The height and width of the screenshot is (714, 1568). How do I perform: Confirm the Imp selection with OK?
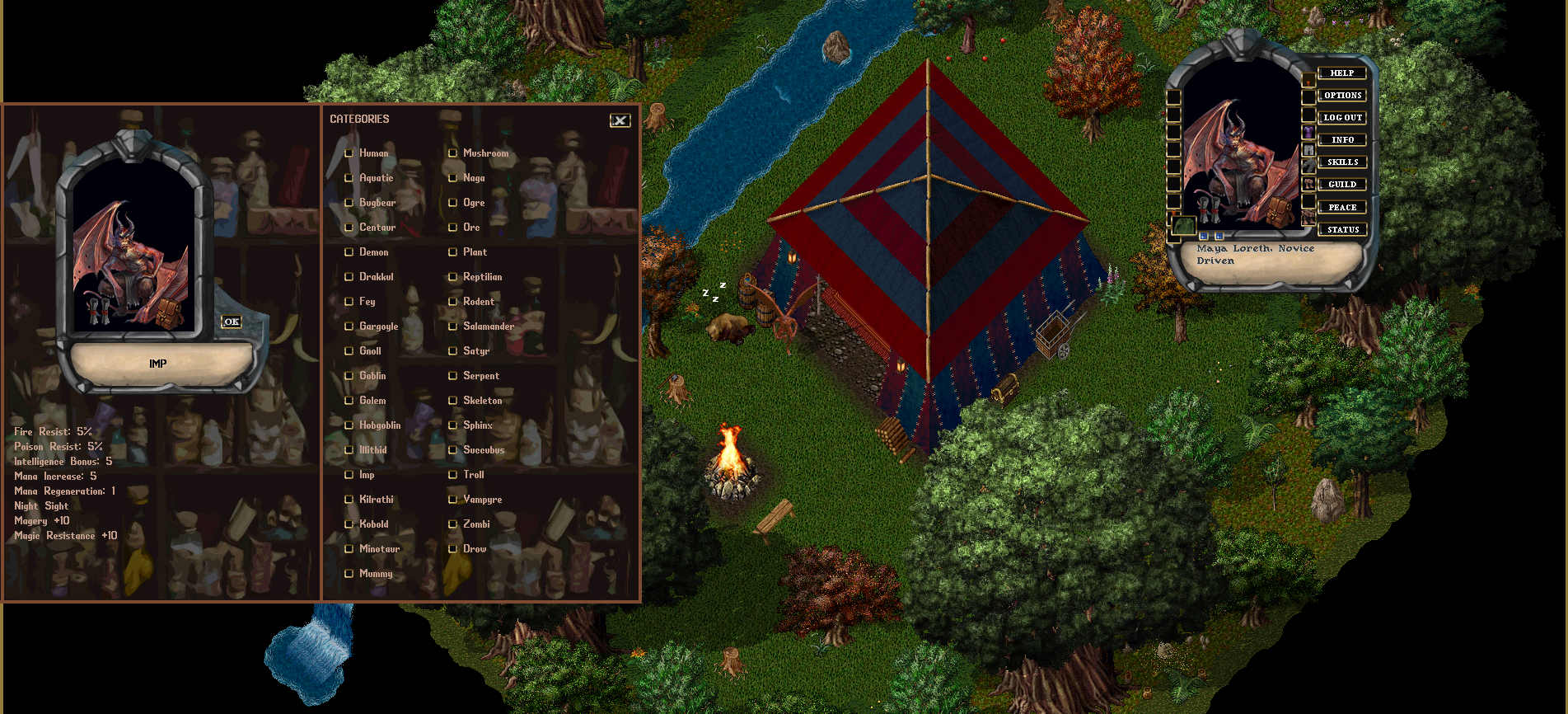pos(232,322)
